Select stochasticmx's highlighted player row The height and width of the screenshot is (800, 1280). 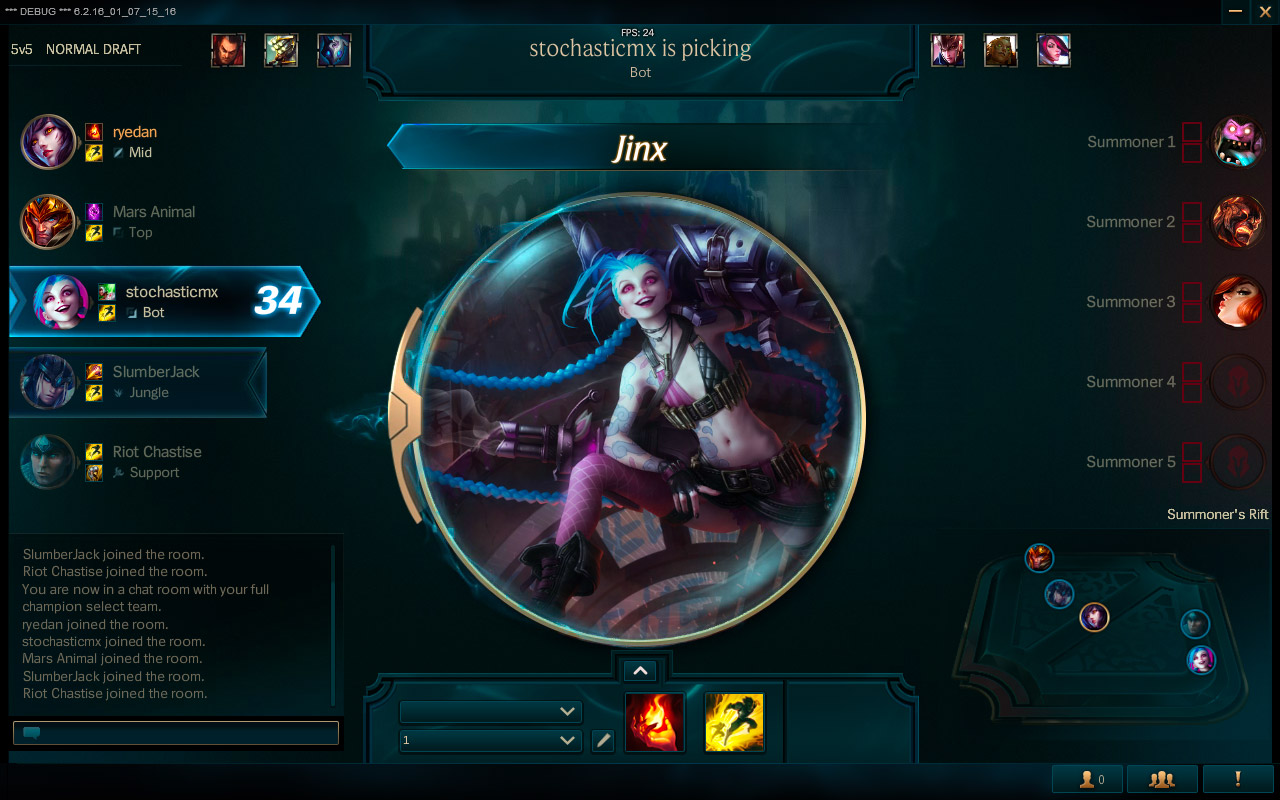pyautogui.click(x=160, y=302)
